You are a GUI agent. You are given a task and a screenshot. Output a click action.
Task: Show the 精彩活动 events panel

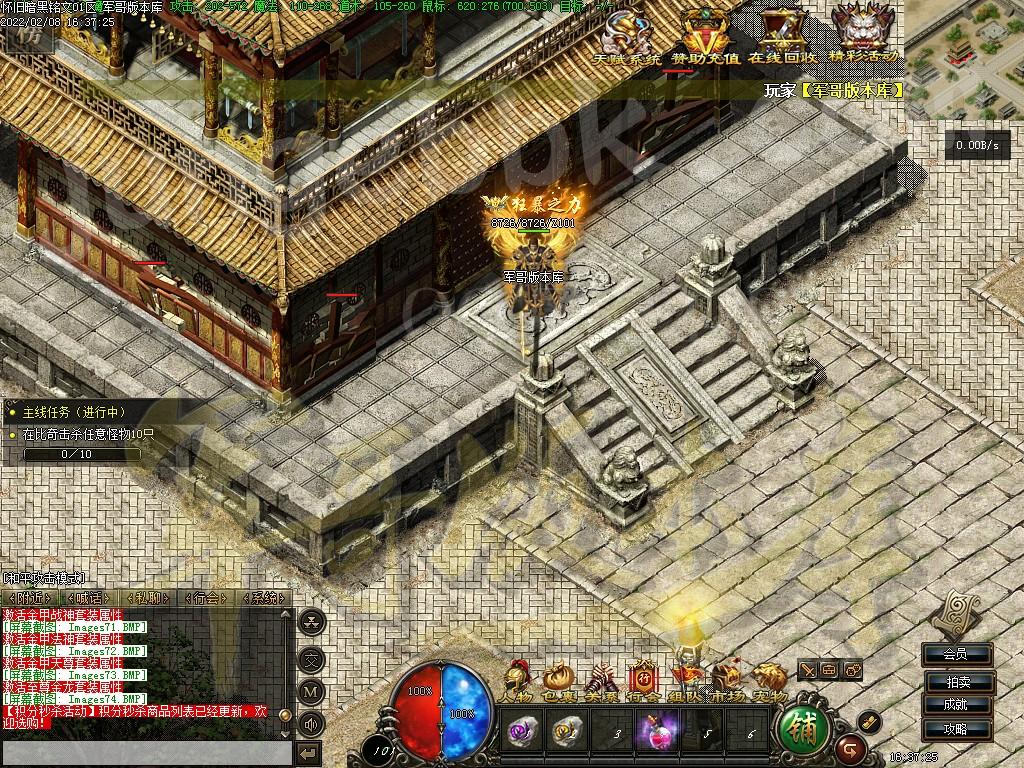863,33
